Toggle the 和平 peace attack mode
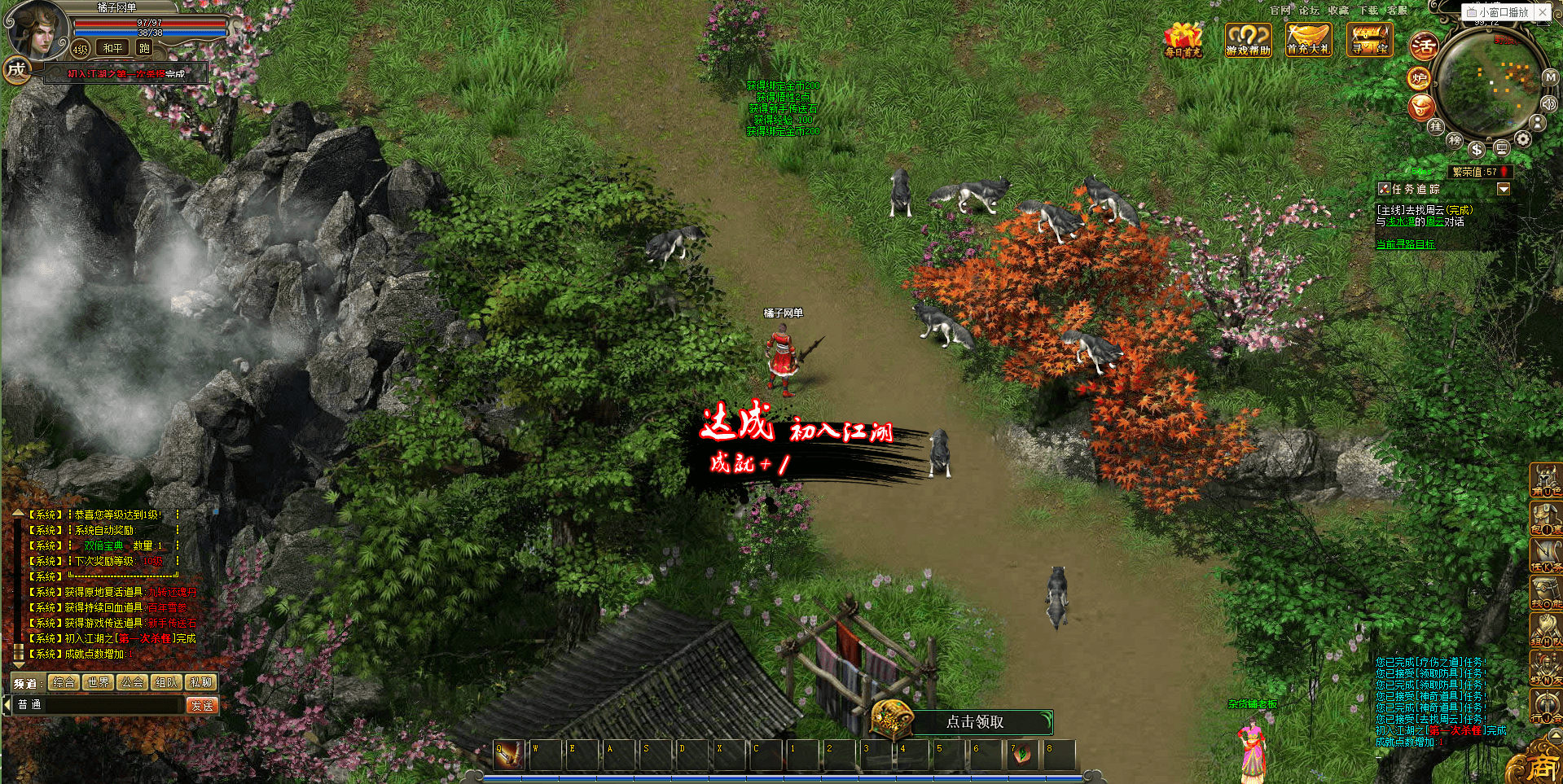1563x784 pixels. tap(112, 48)
